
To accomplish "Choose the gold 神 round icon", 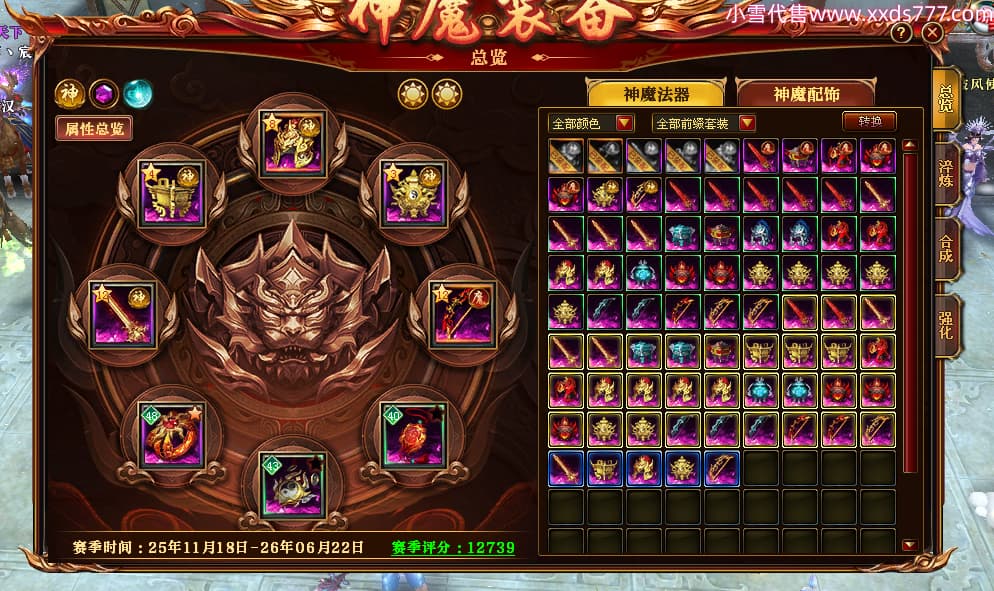I will 69,94.
